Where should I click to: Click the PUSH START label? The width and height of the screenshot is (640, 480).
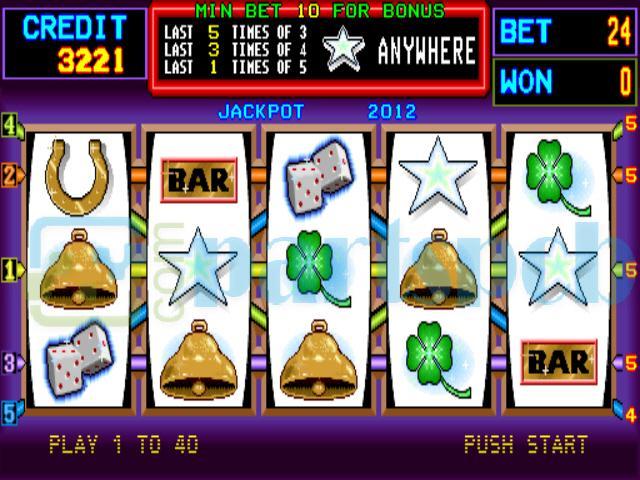pos(526,444)
